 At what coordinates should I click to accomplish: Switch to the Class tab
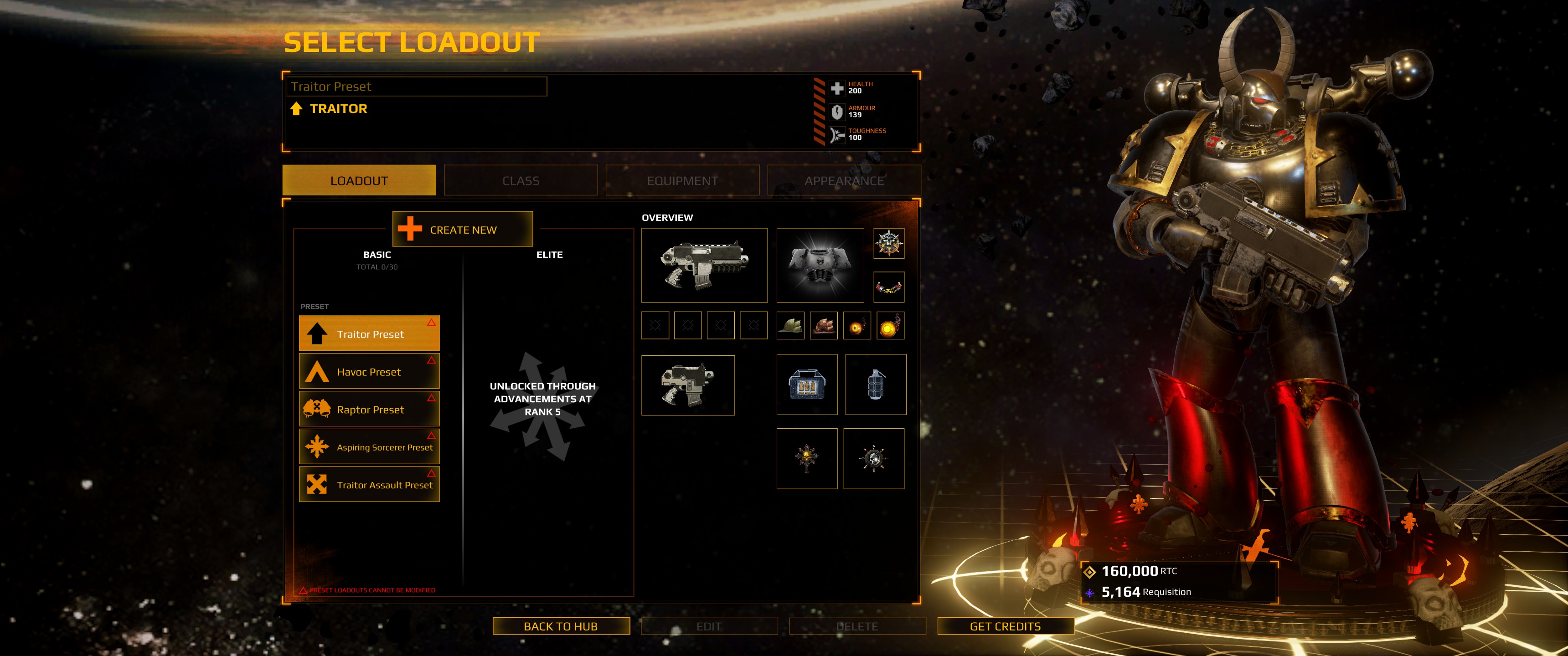(521, 181)
